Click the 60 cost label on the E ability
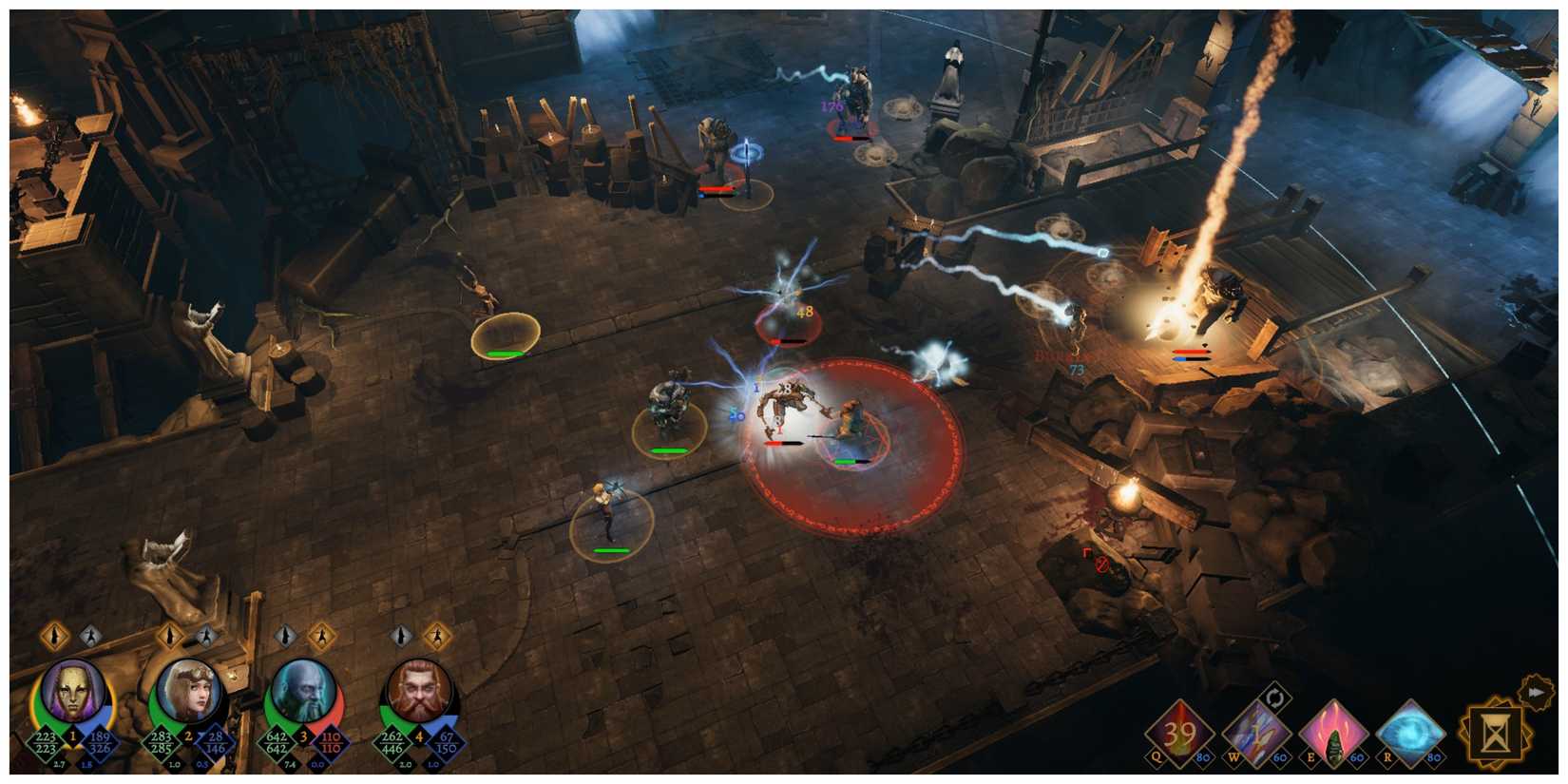This screenshot has width=1568, height=784. click(1356, 756)
